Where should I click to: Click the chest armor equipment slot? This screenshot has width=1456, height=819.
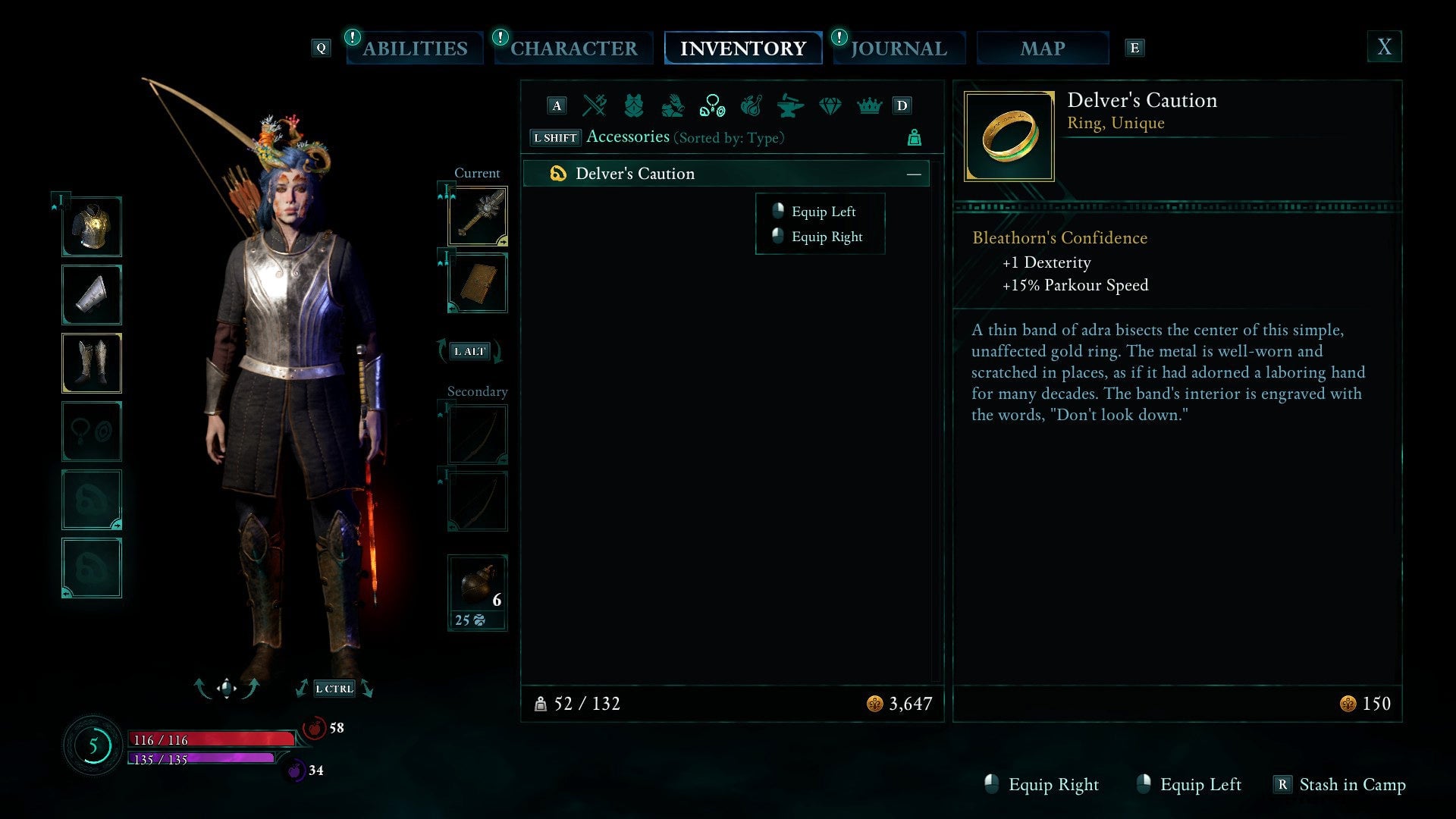(91, 226)
